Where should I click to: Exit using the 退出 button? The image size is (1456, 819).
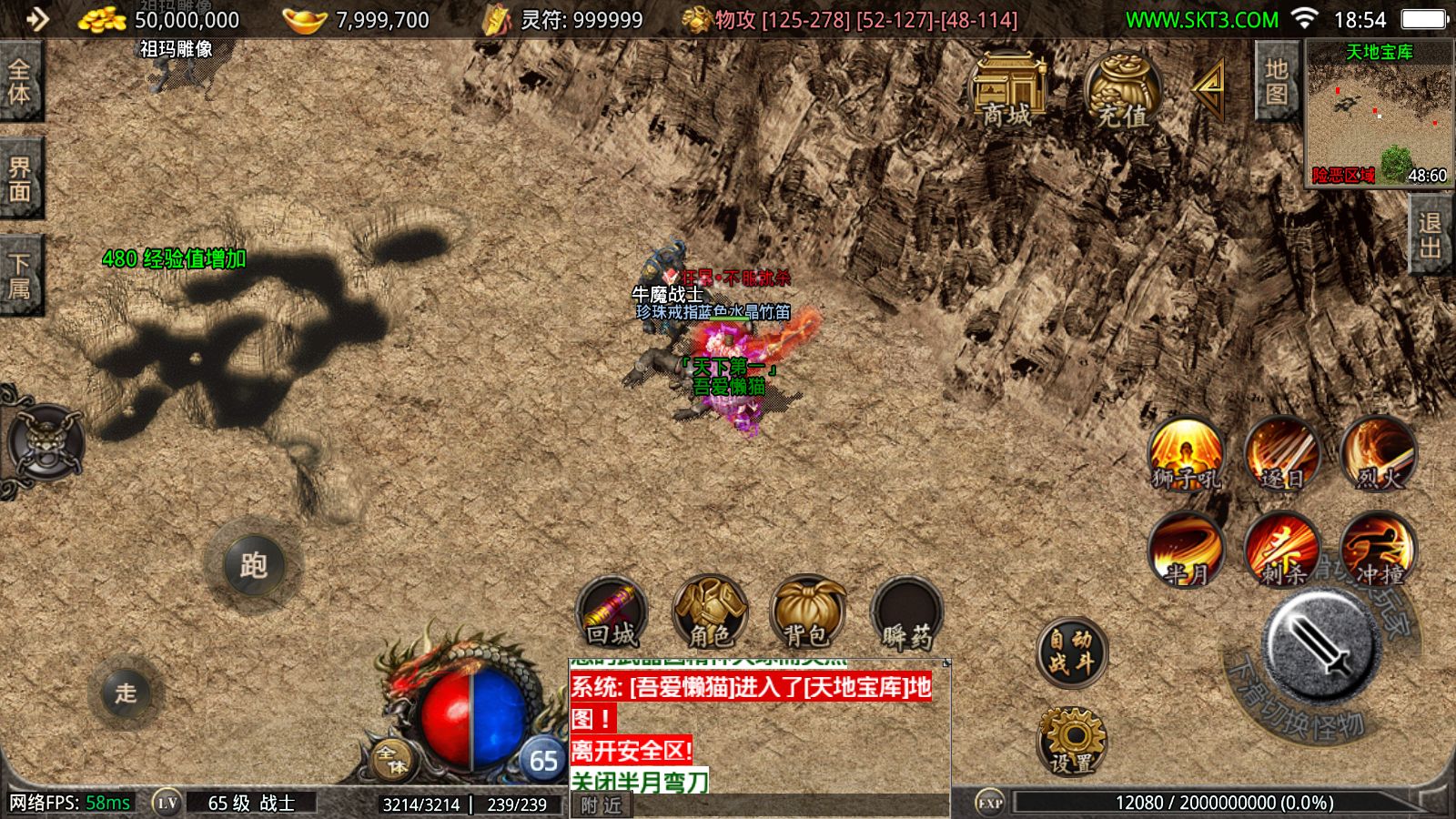[1430, 235]
